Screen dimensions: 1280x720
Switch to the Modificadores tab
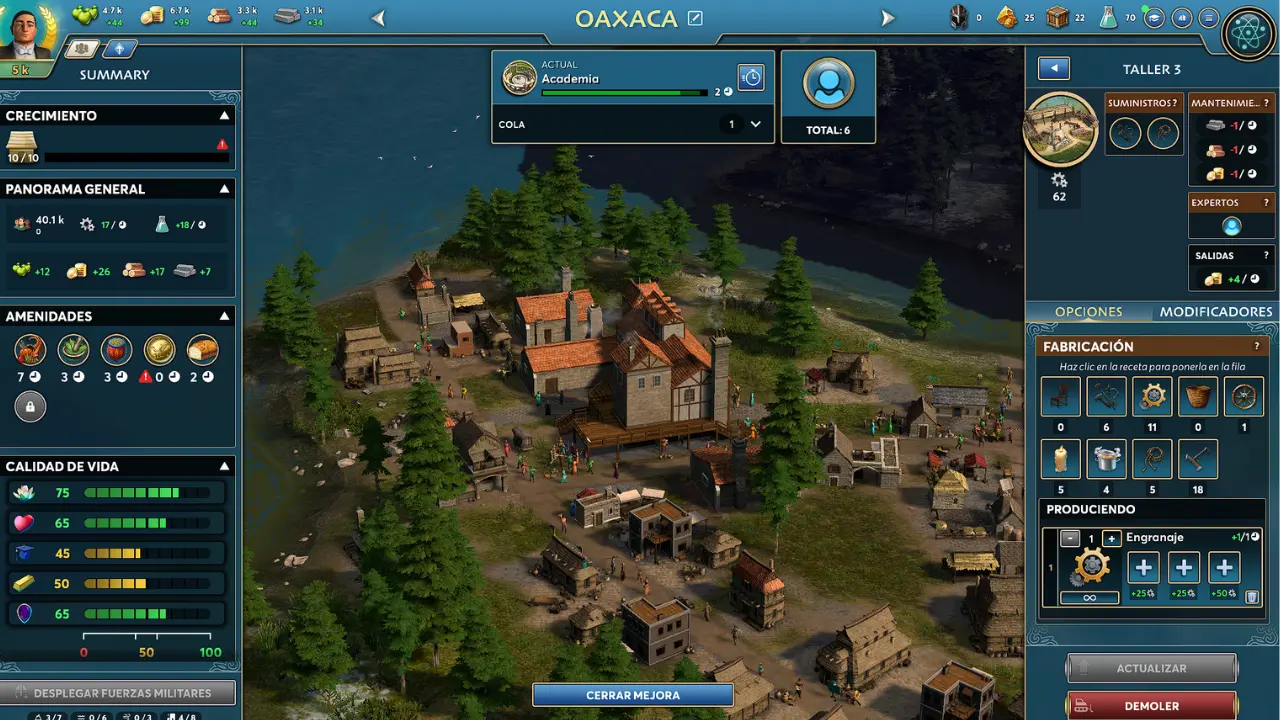click(x=1215, y=312)
